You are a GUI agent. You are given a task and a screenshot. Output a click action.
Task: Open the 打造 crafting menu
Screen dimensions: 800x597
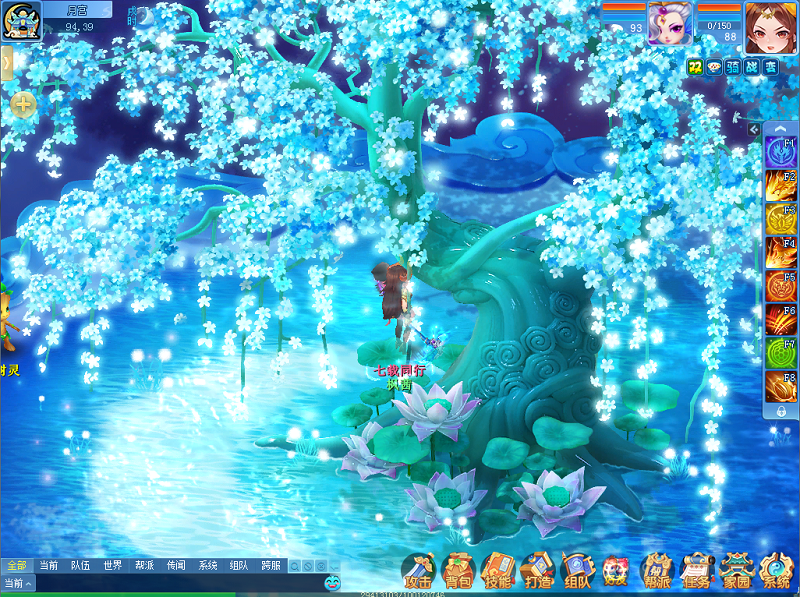[x=538, y=571]
